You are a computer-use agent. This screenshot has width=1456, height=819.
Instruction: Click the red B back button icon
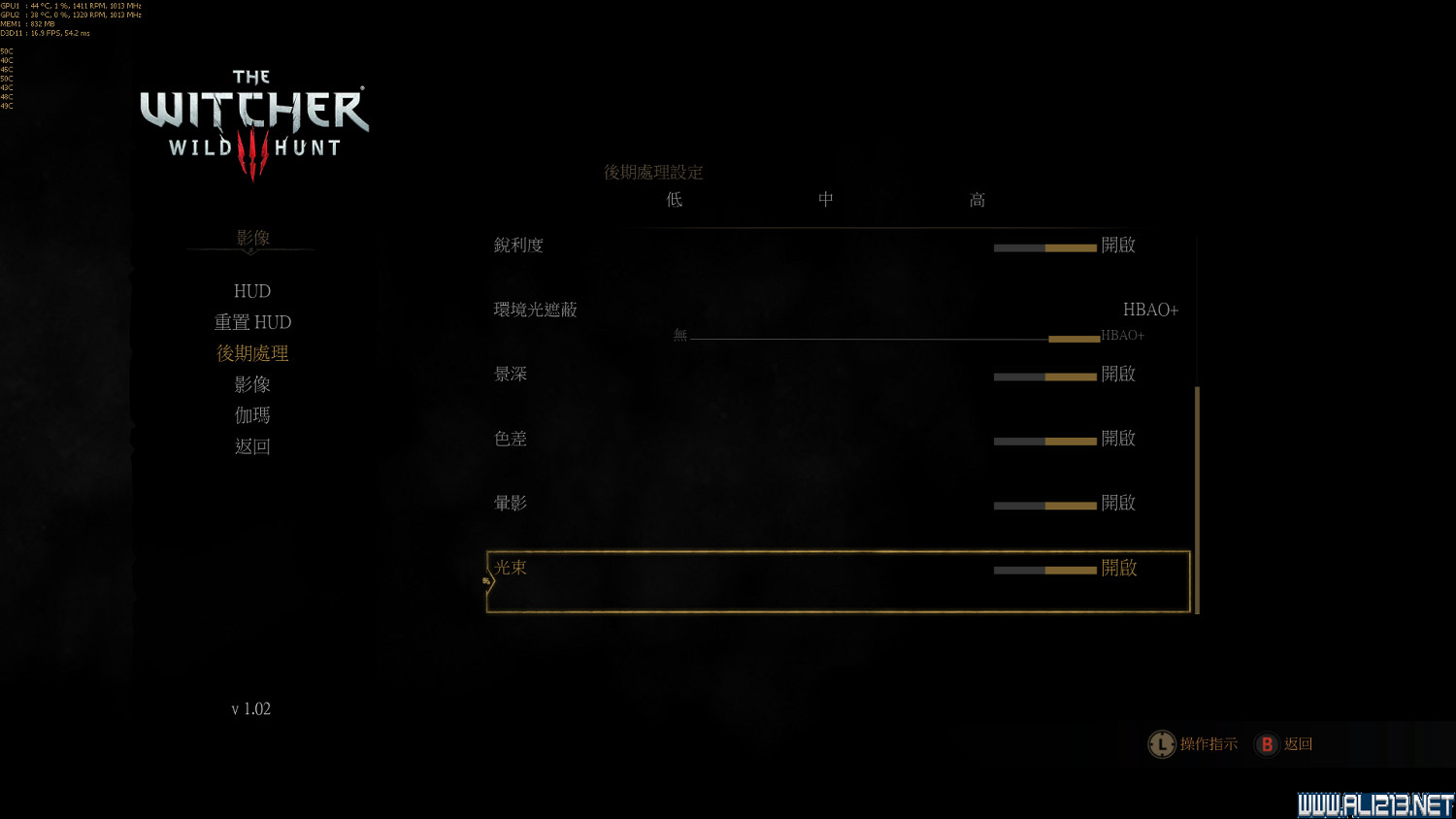tap(1268, 744)
